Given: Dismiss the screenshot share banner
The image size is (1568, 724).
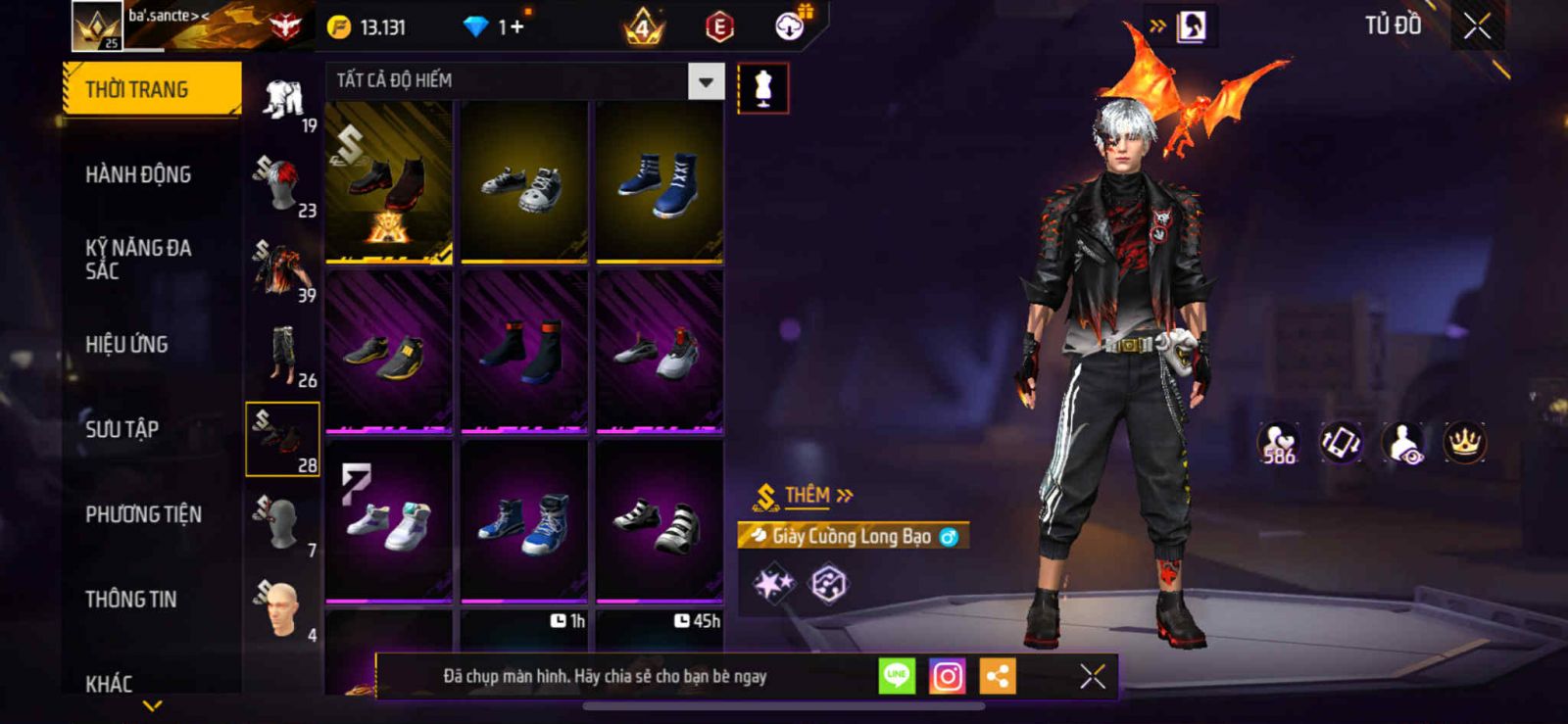Looking at the screenshot, I should click(1092, 676).
